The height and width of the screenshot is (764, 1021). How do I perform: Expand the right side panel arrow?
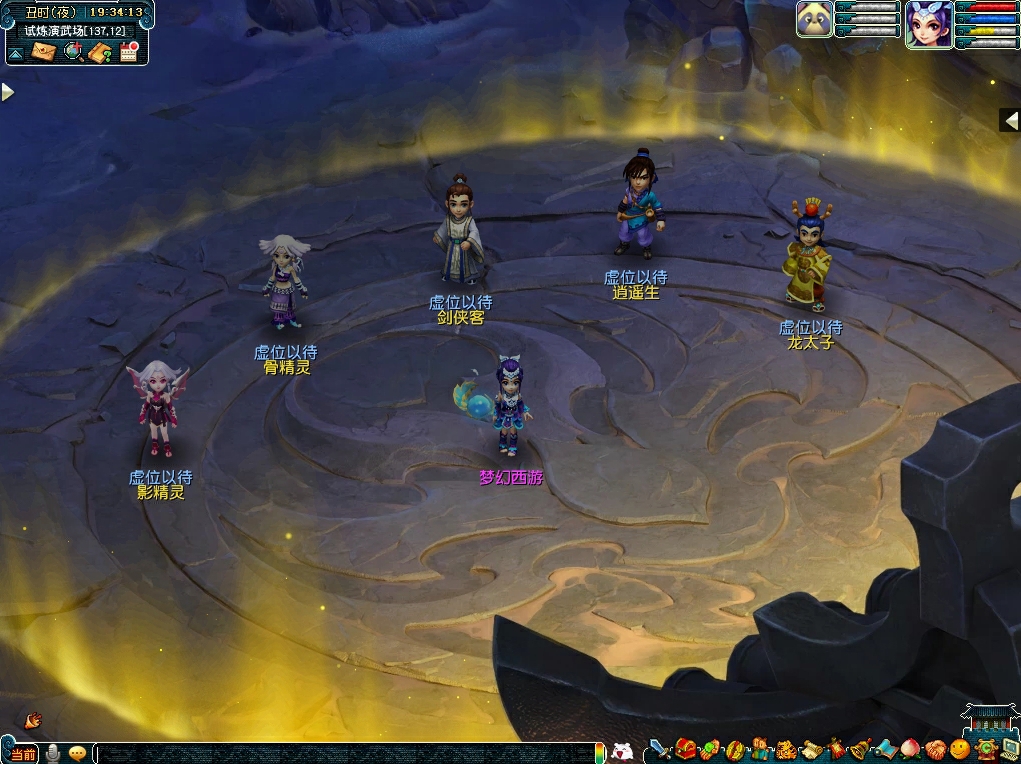coord(1010,120)
